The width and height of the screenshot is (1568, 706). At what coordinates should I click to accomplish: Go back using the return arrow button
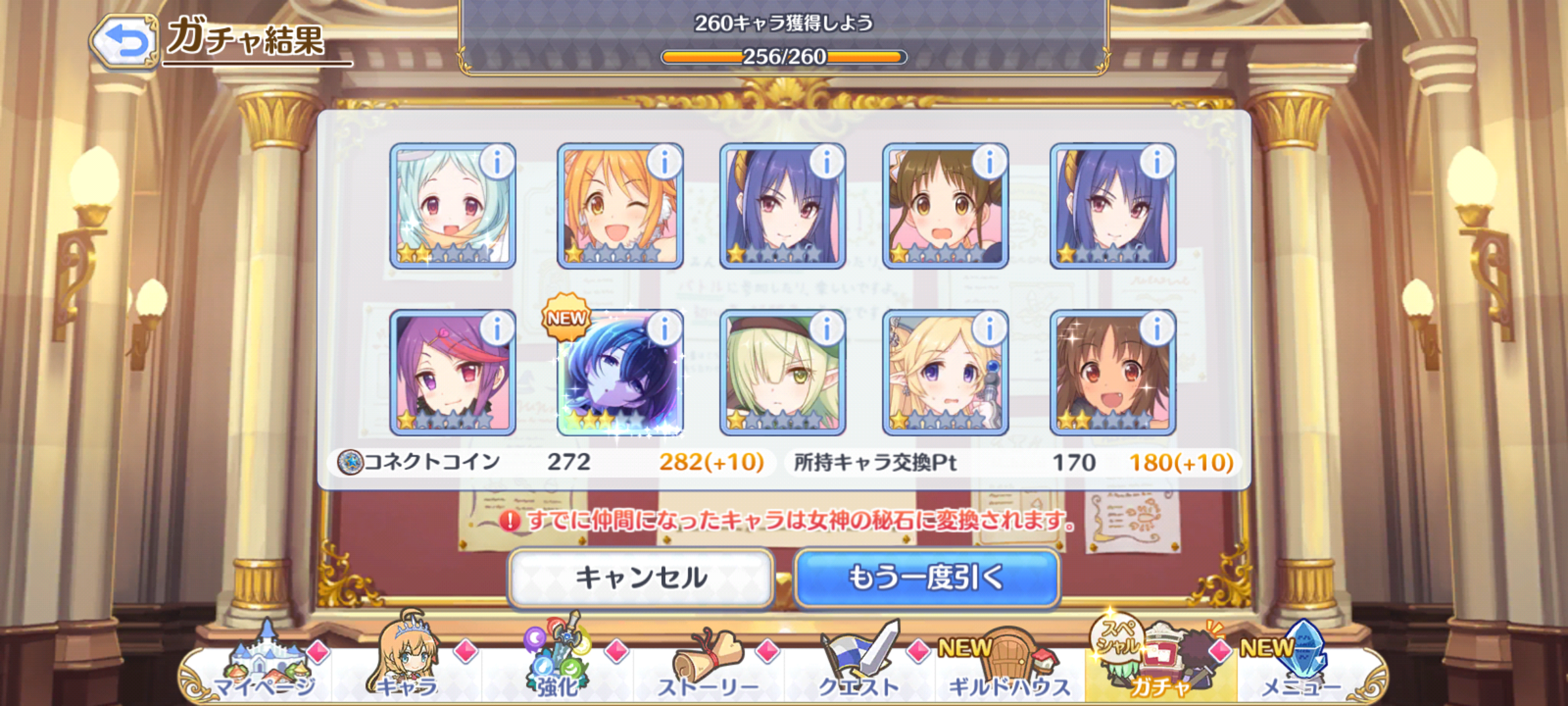tap(125, 41)
